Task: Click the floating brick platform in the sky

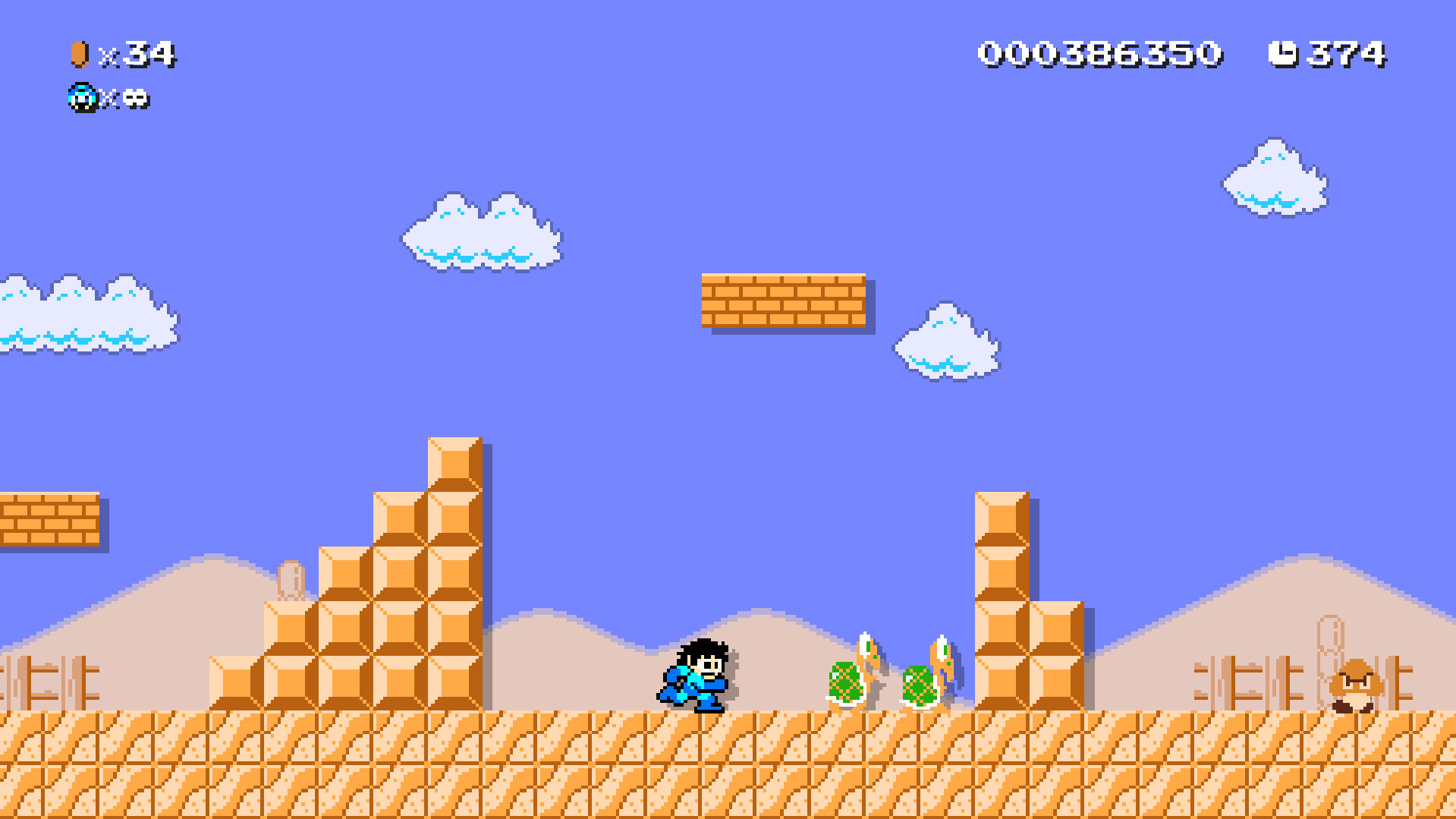Action: [785, 300]
